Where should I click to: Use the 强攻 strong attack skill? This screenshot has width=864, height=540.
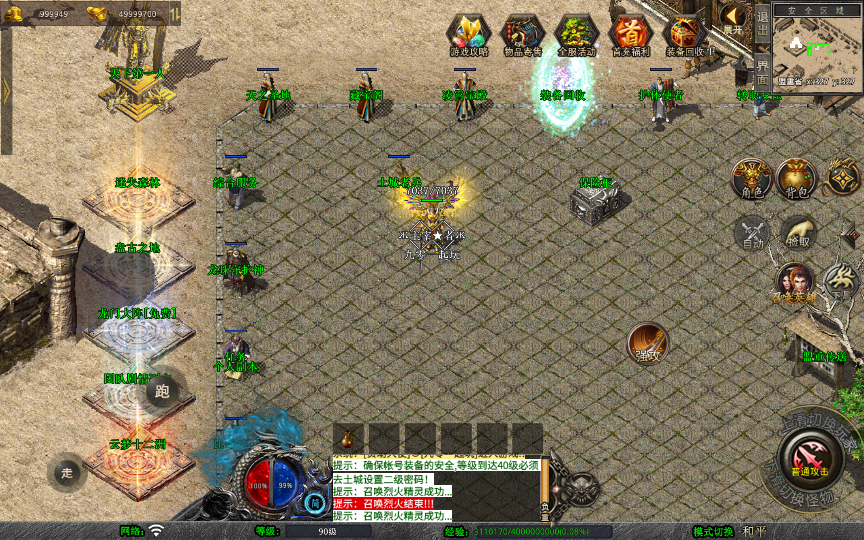pyautogui.click(x=647, y=343)
